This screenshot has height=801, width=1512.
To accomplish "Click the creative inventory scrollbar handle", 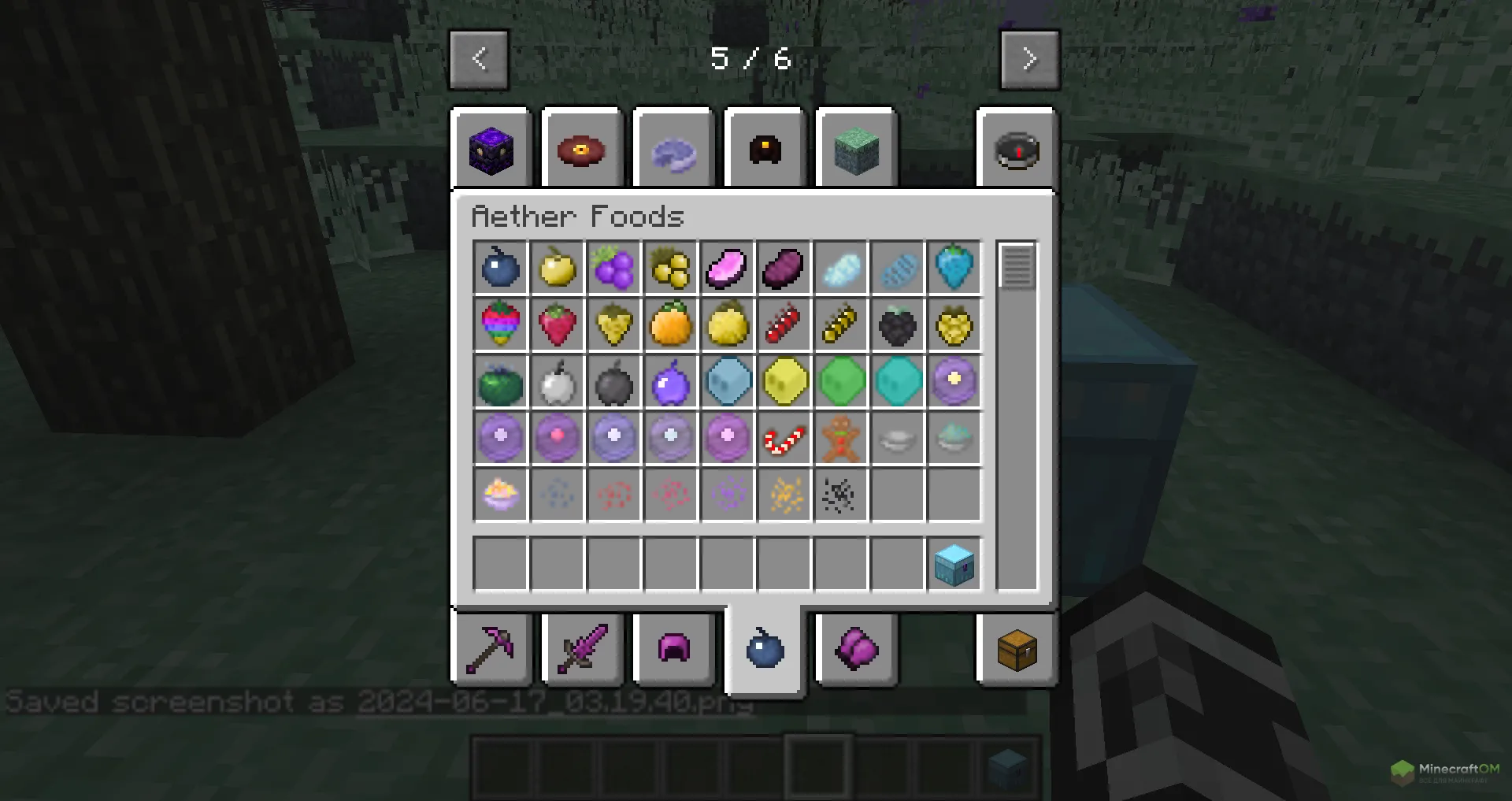I will click(x=1017, y=266).
